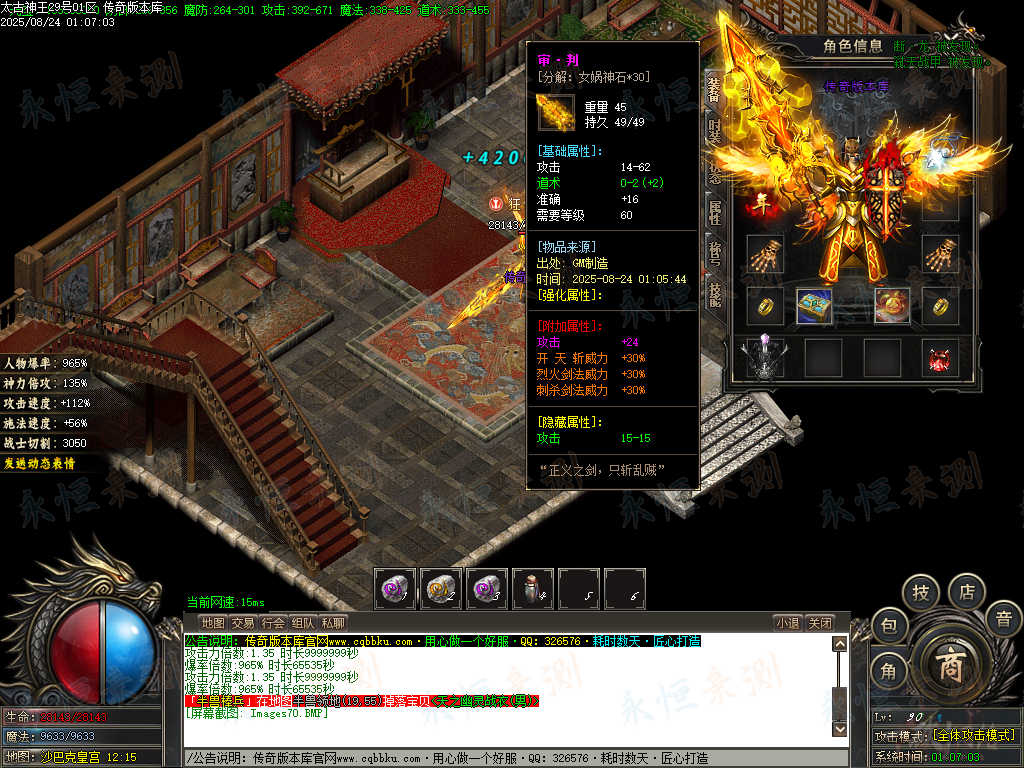Toggle sound with the 音 button
Image resolution: width=1024 pixels, height=768 pixels.
[x=1003, y=619]
